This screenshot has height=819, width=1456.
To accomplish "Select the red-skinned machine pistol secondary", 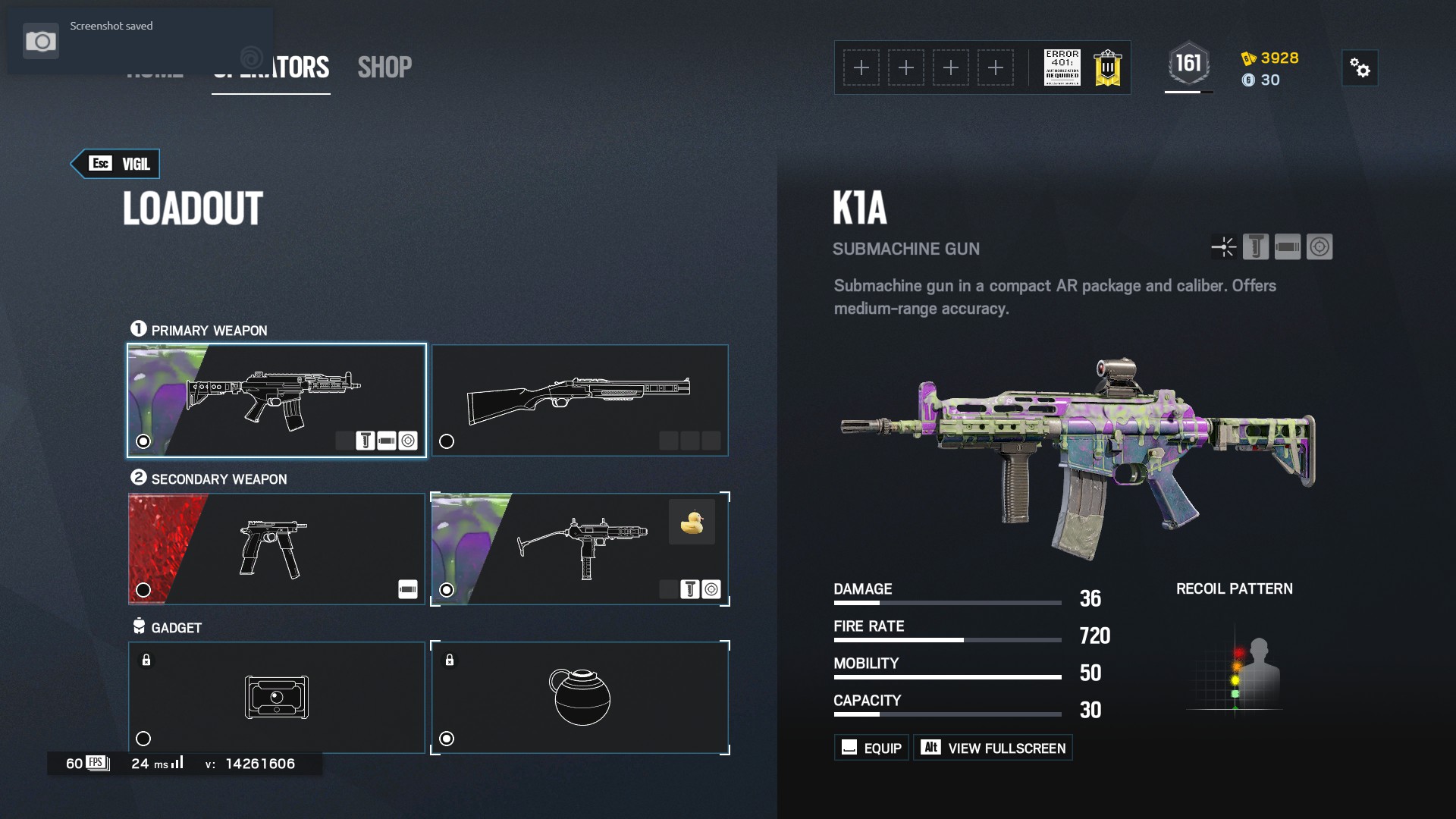I will tap(277, 548).
